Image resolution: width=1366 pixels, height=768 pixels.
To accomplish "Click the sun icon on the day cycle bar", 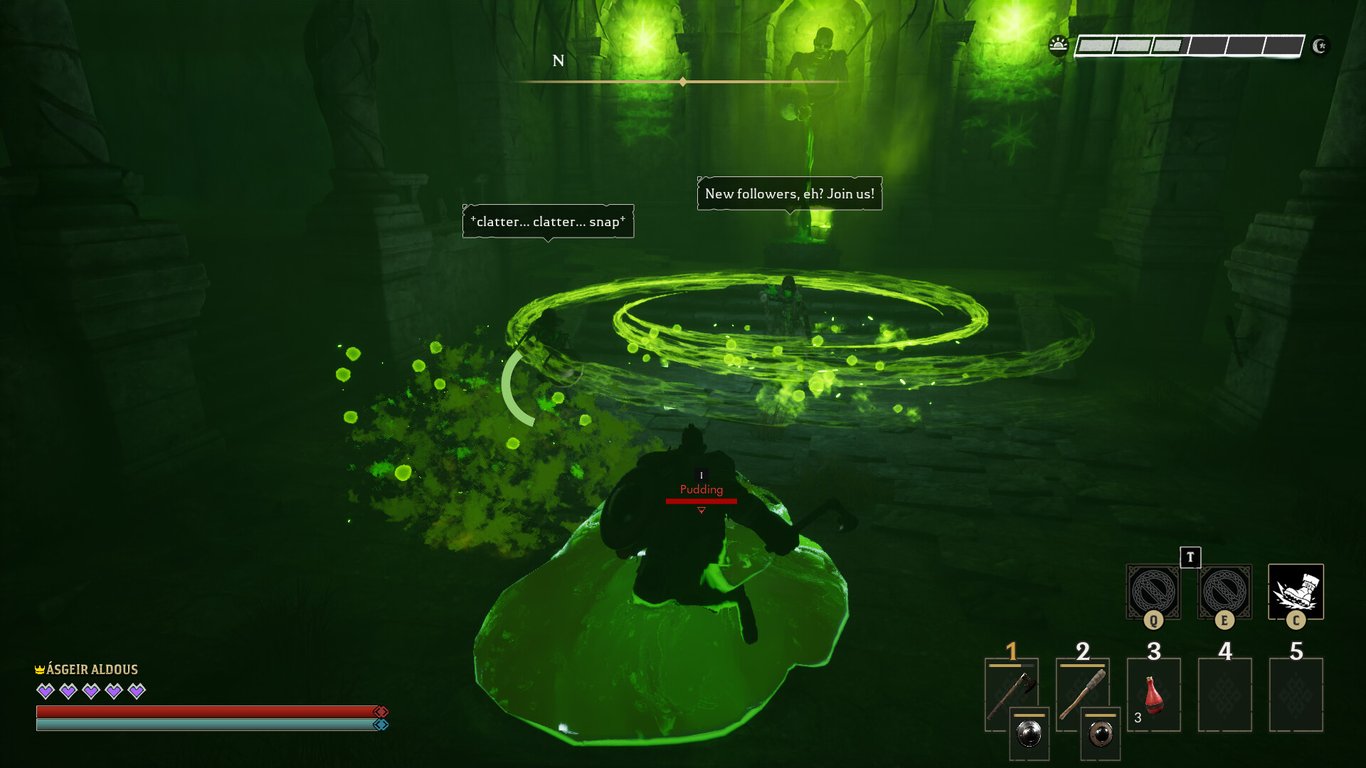I will pos(1059,44).
